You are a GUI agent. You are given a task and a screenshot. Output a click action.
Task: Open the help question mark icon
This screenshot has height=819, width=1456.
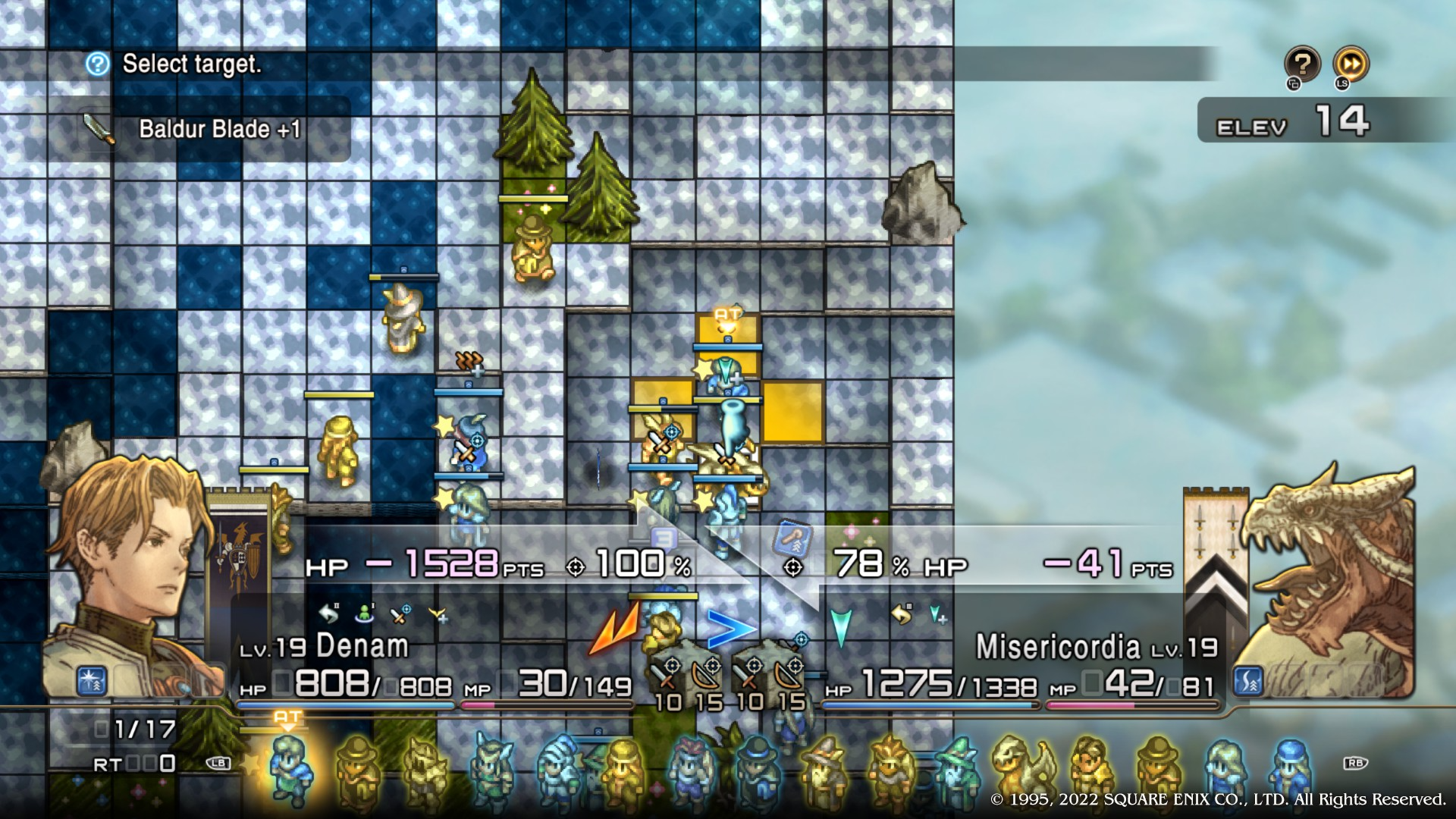(1302, 65)
